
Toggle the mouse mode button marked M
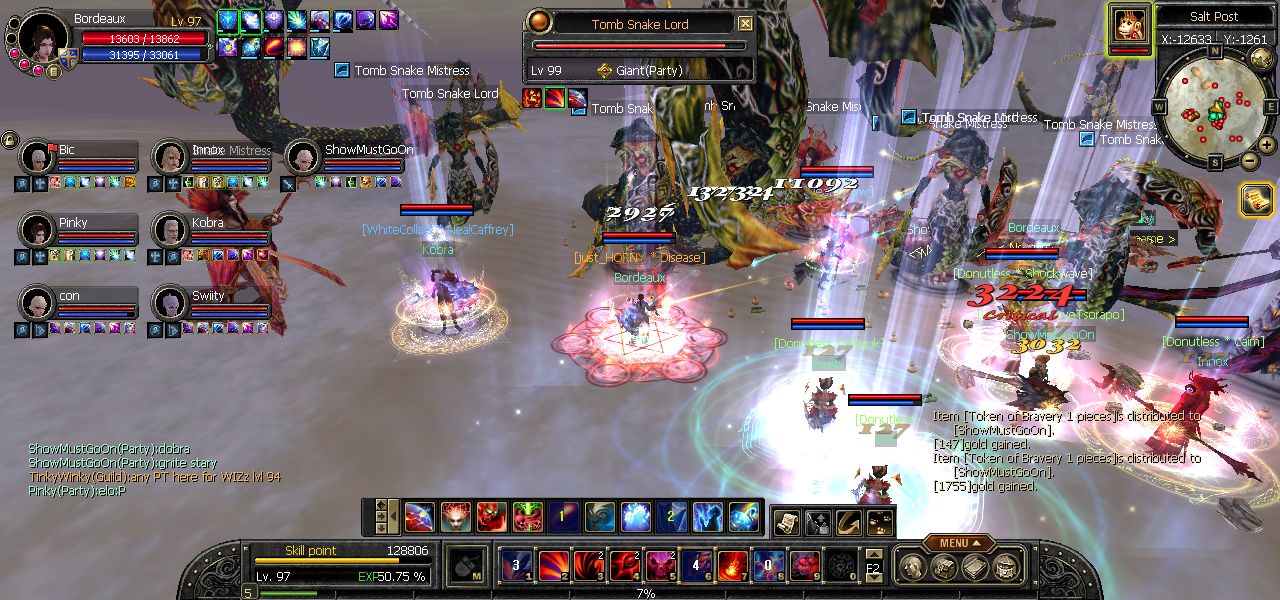(466, 566)
